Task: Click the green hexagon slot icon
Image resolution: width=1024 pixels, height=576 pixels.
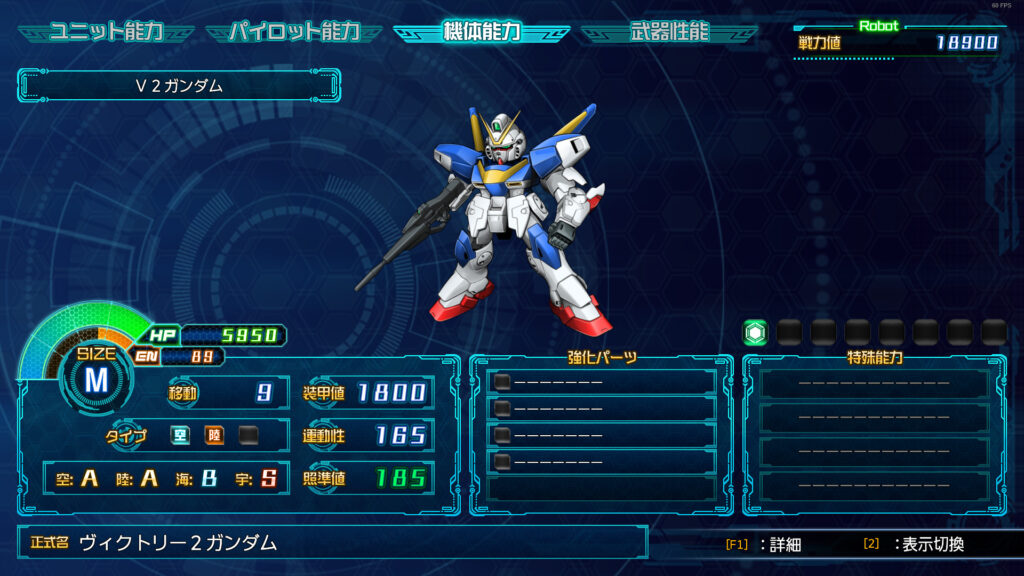Action: coord(755,332)
